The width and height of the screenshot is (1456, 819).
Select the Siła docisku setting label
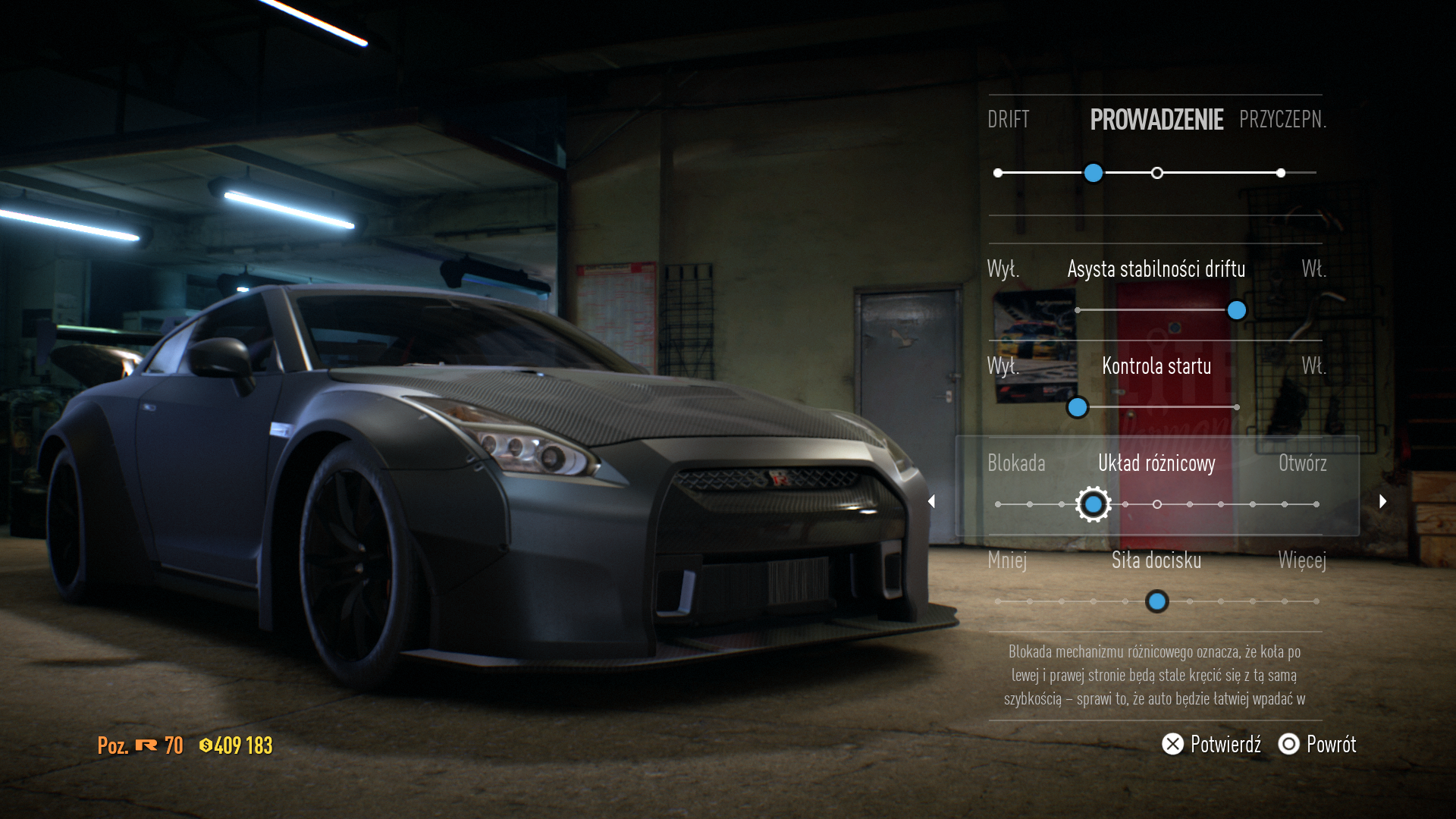1156,560
